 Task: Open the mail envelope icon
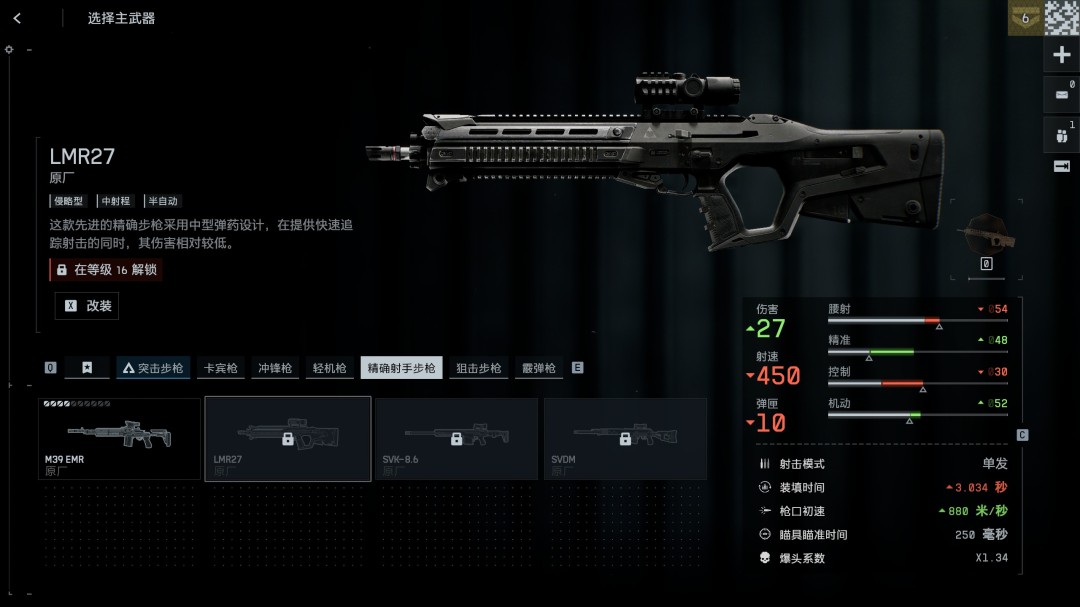click(x=1061, y=95)
